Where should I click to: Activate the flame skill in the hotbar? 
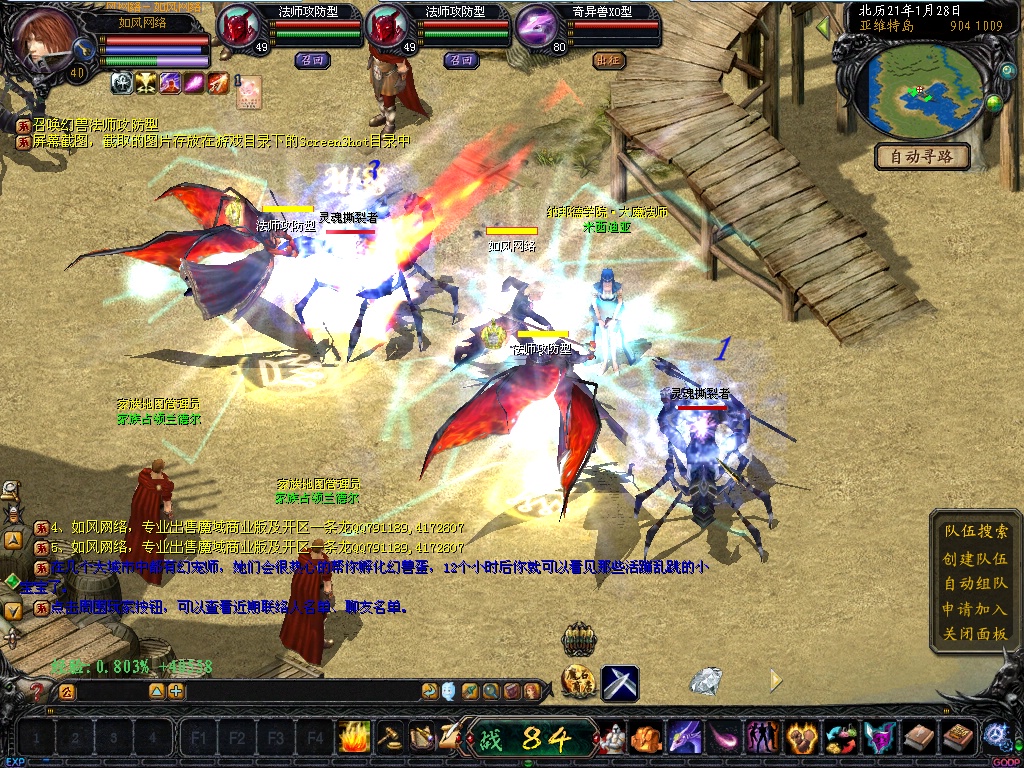coord(354,738)
